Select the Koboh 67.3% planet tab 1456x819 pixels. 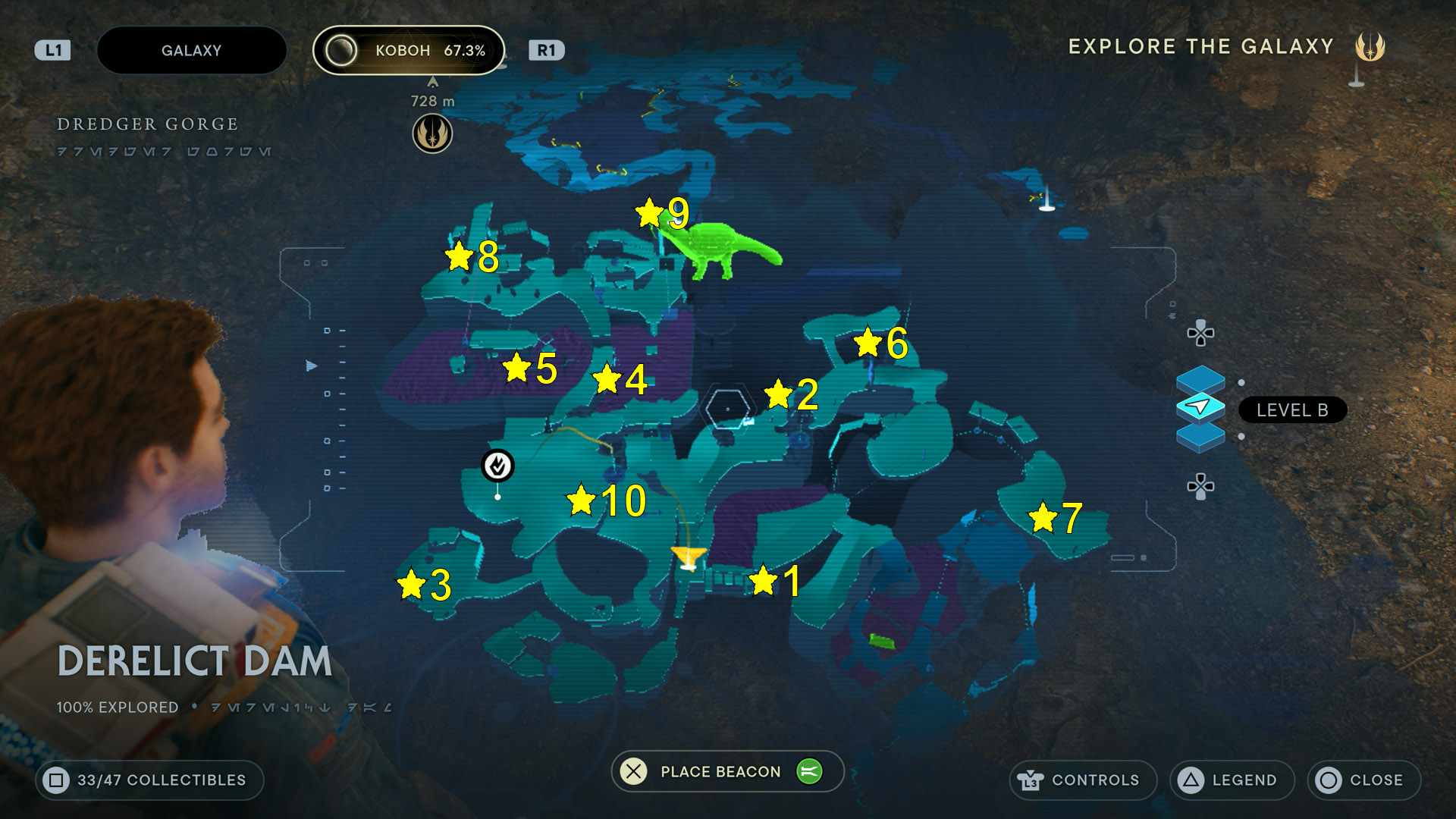click(409, 51)
